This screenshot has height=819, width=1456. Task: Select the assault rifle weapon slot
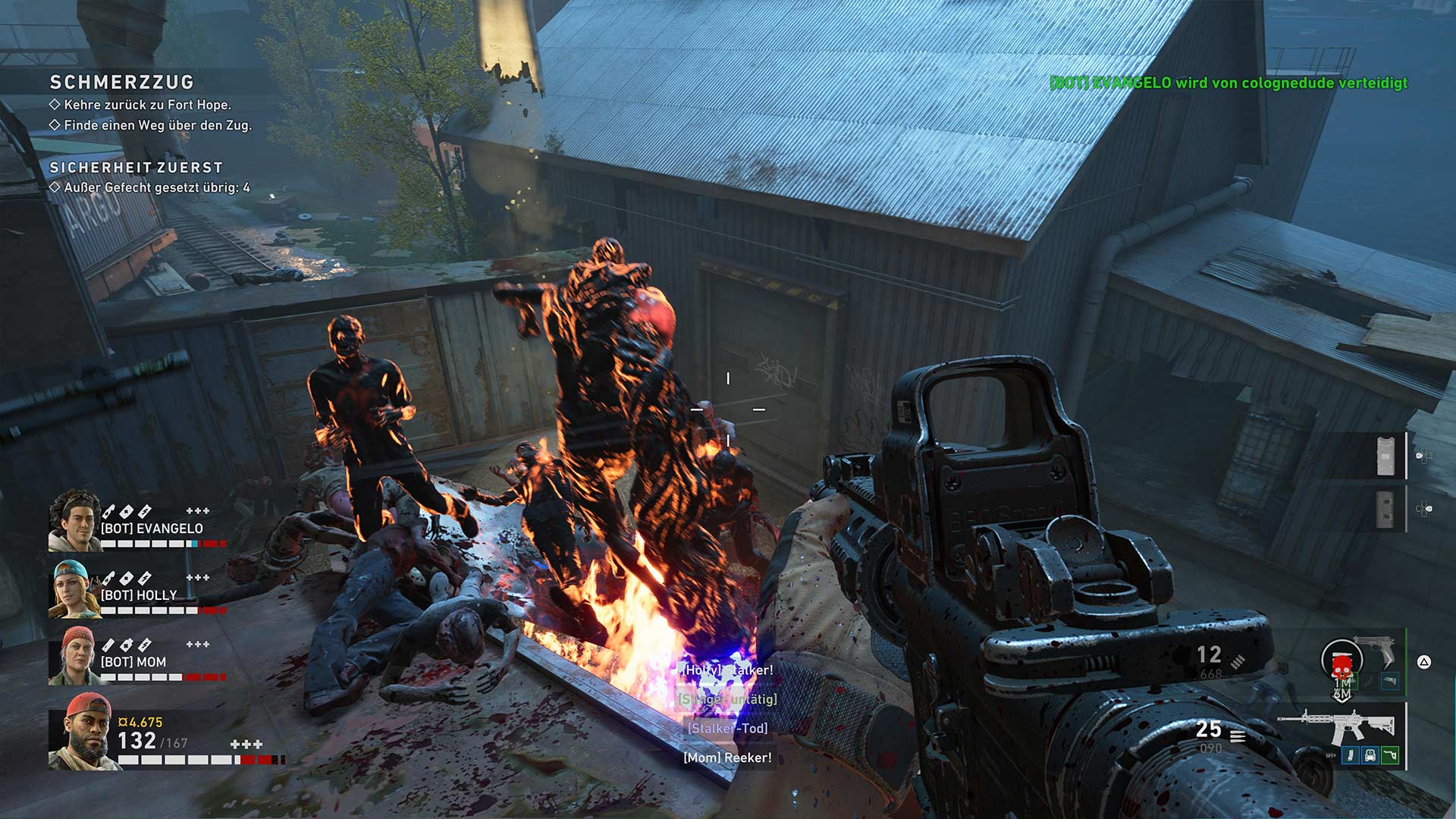pos(1335,726)
